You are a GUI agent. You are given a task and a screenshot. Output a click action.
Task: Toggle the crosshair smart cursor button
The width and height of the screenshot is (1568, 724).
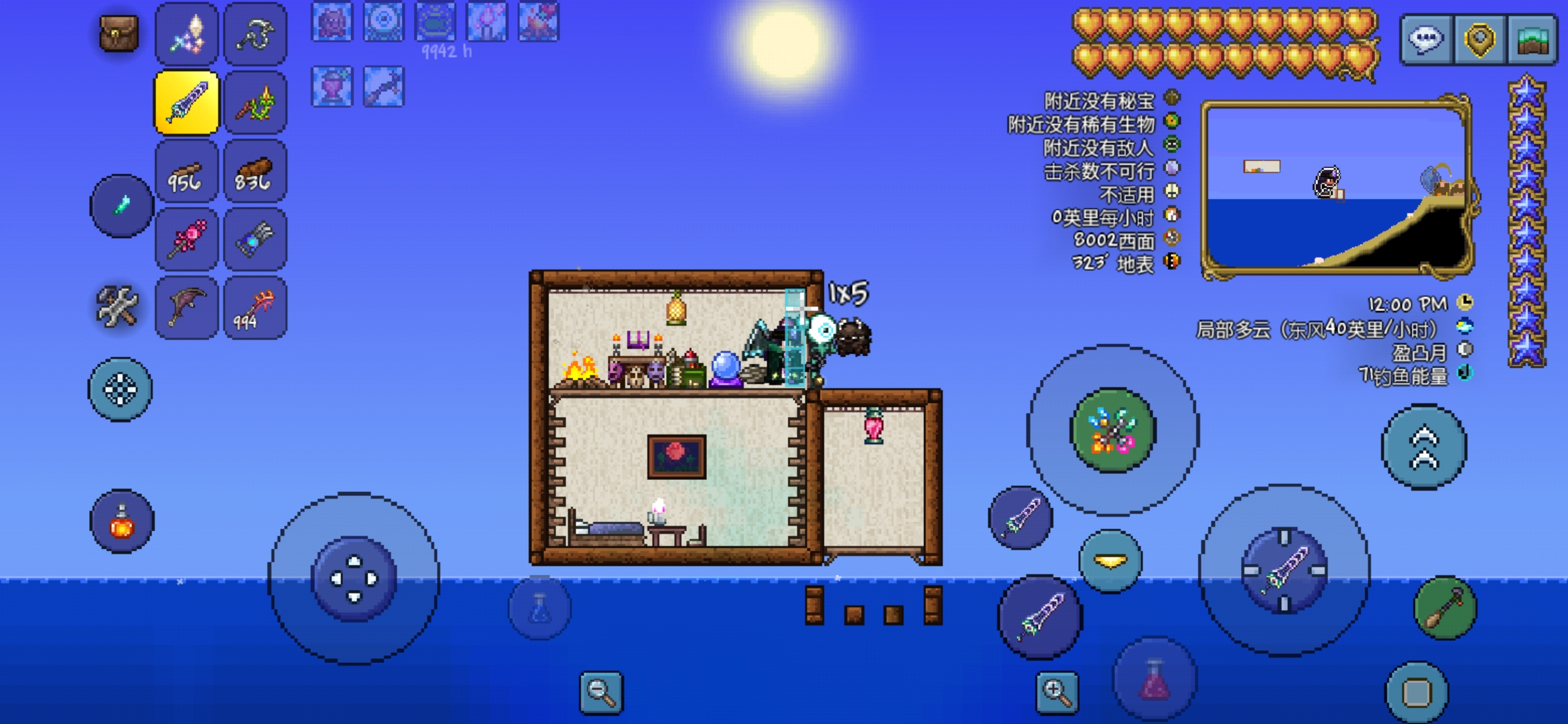click(x=121, y=389)
